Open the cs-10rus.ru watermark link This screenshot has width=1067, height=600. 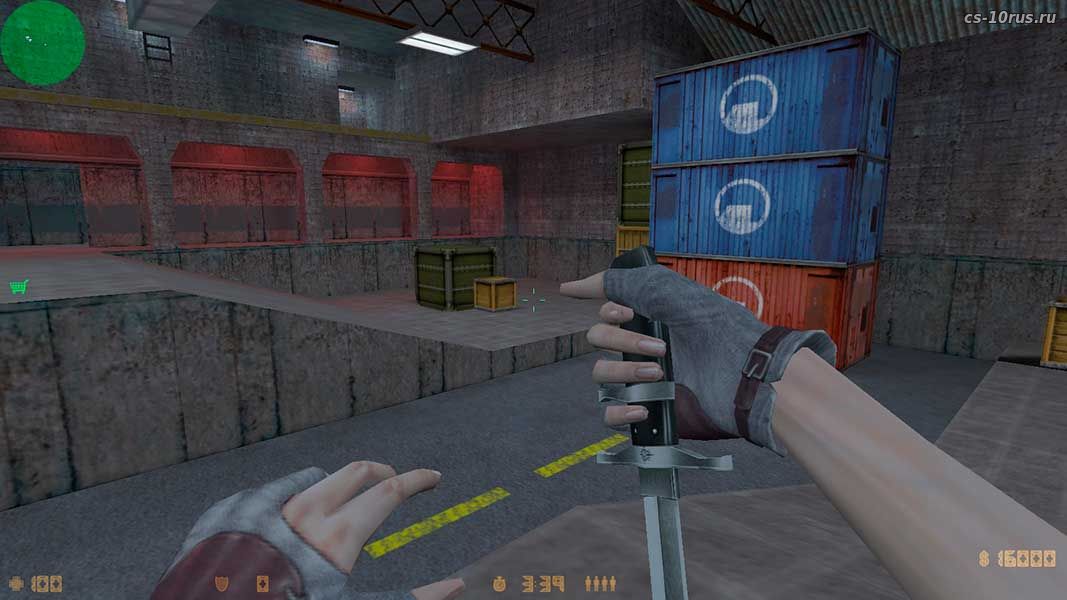click(x=1008, y=17)
